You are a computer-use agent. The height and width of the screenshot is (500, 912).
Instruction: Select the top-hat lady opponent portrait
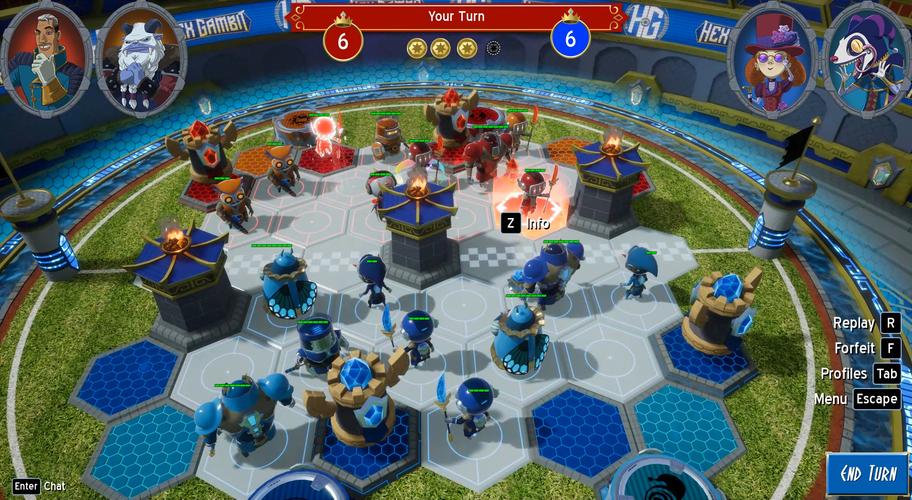coord(772,60)
